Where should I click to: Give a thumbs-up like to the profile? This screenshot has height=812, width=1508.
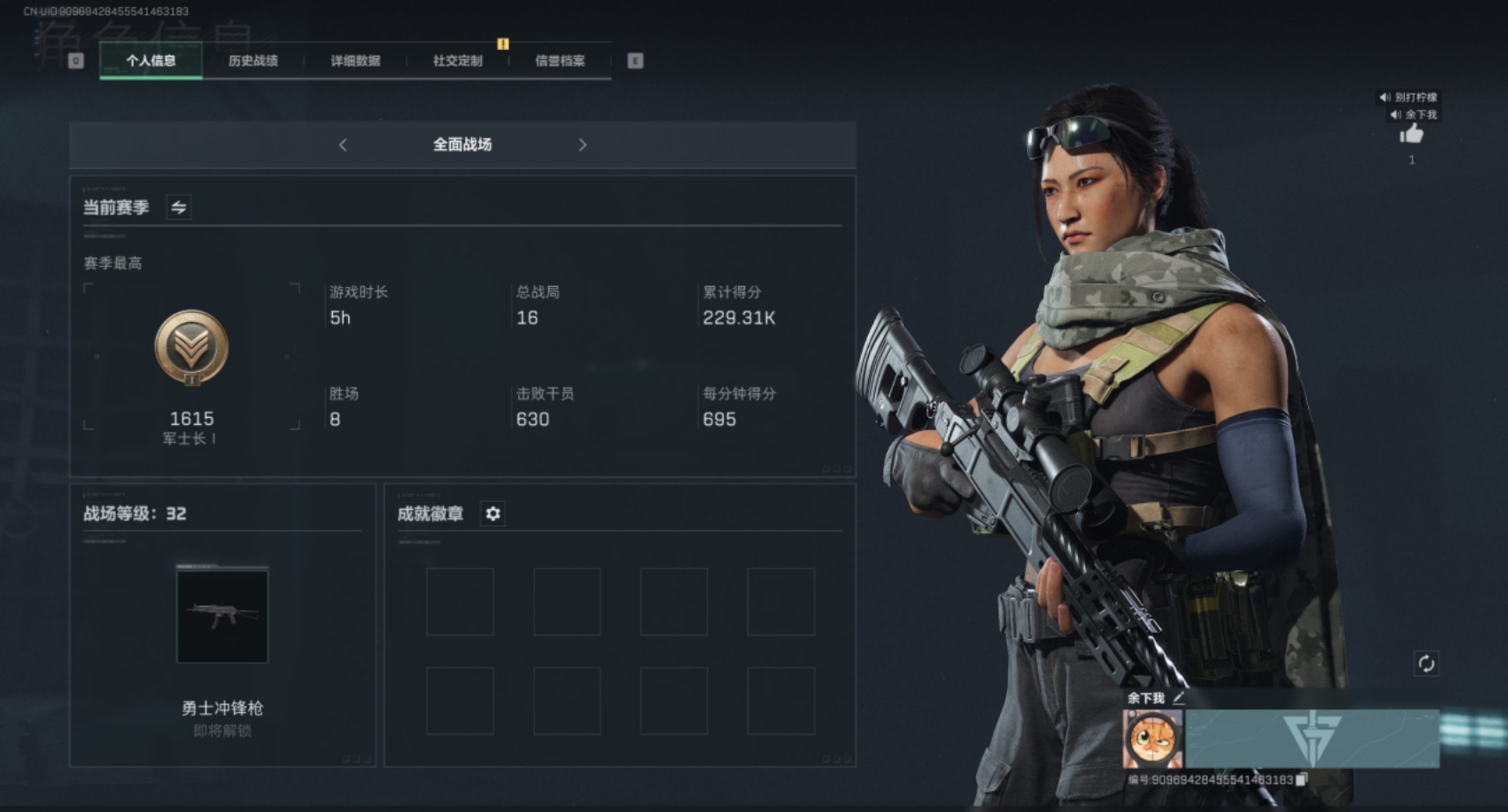[1411, 135]
